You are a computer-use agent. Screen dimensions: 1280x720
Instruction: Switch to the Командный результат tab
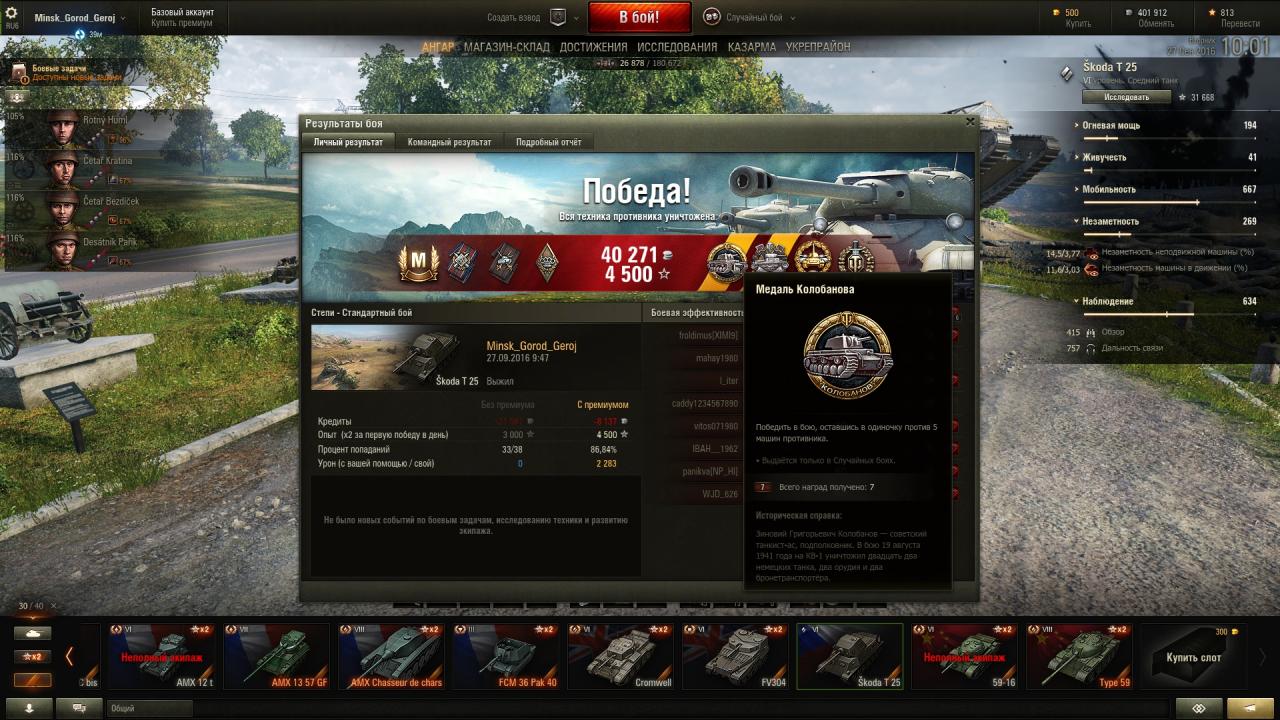click(x=449, y=142)
